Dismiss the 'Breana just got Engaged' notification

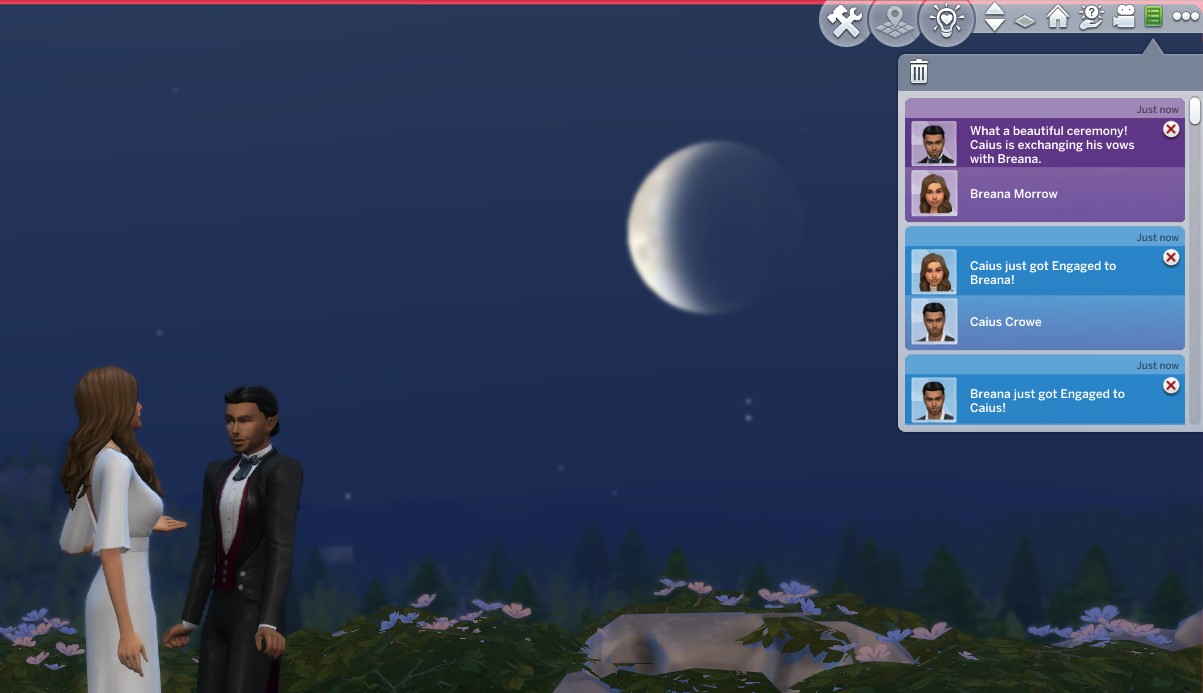tap(1171, 386)
